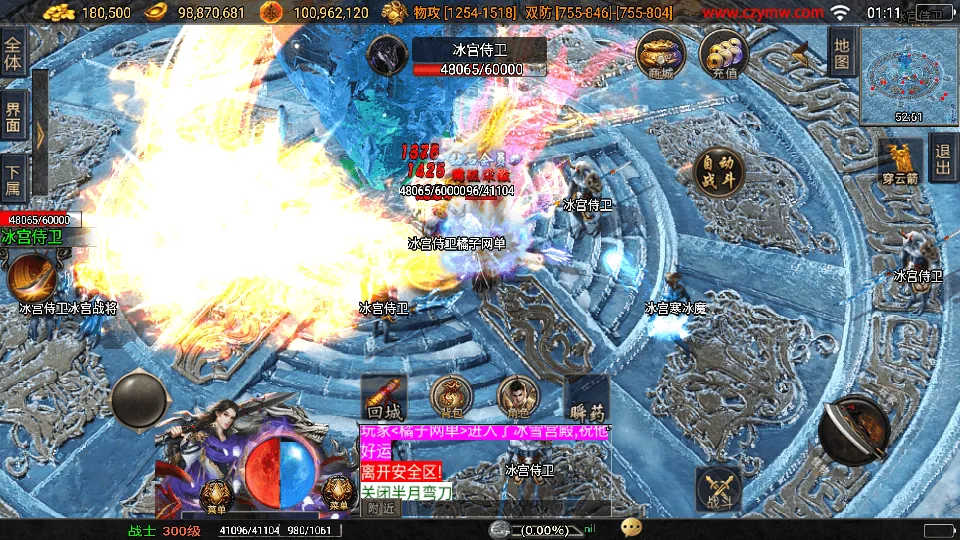The height and width of the screenshot is (540, 960).
Task: Tap the 退出 exit button
Action: [942, 158]
